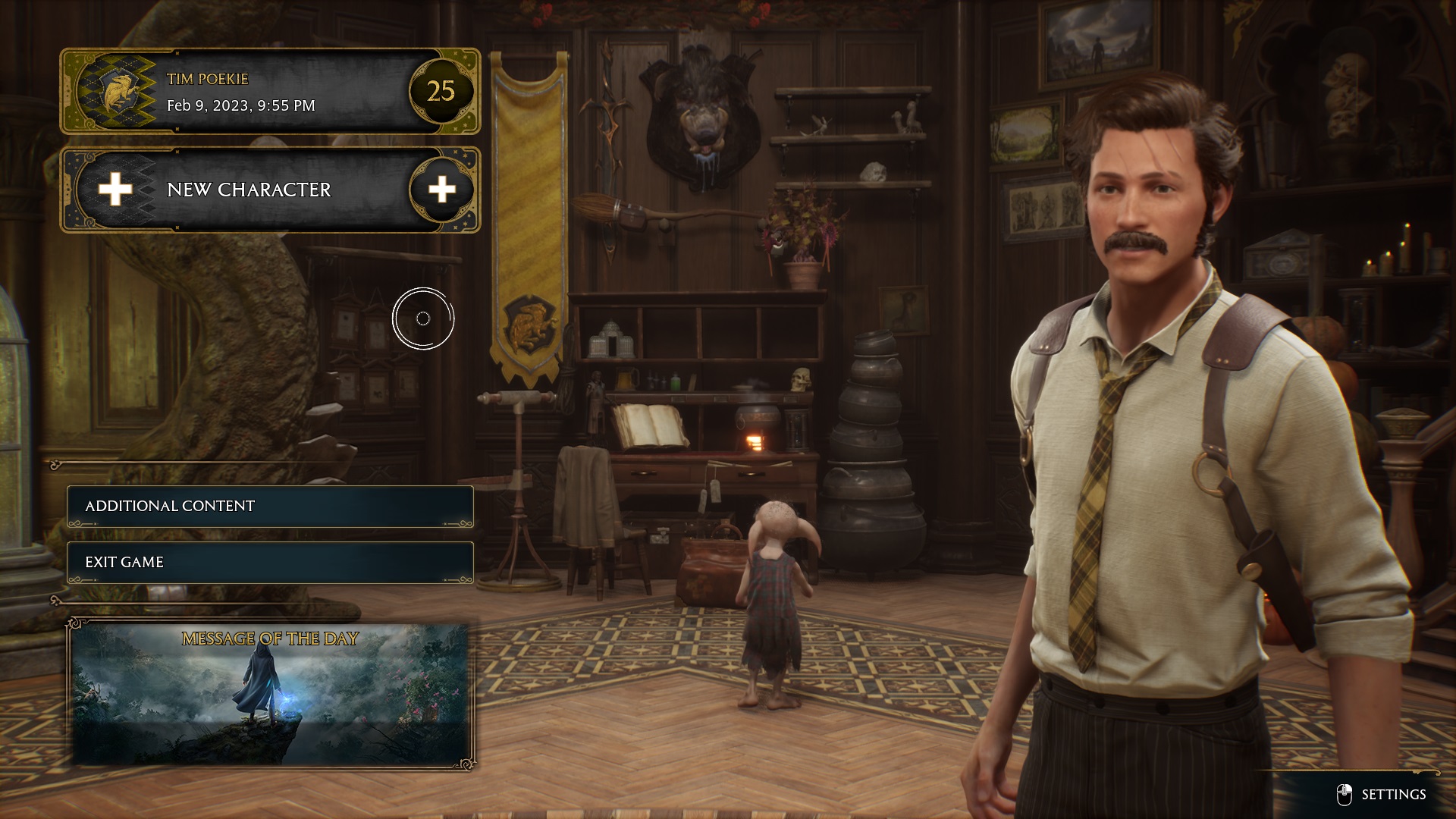Click the Message of the Day title text

point(270,639)
